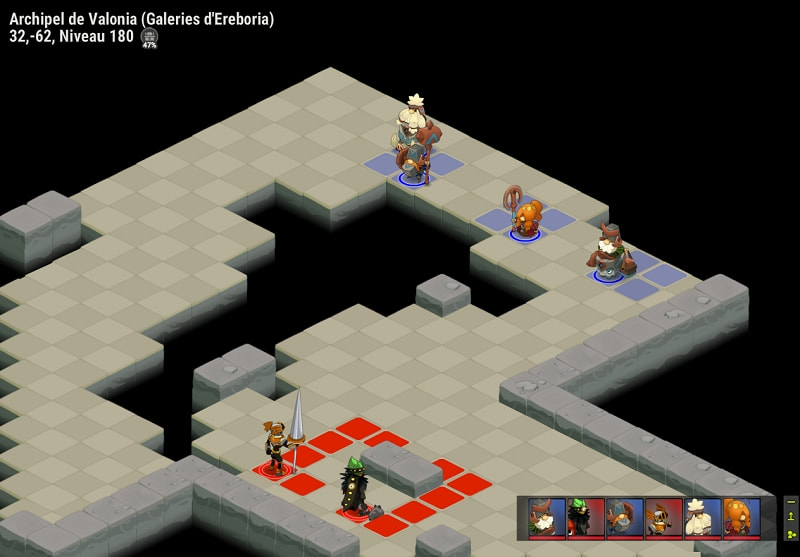800x557 pixels.
Task: Select the portrait of the dwarf carrying a brown pack
Action: coord(625,517)
